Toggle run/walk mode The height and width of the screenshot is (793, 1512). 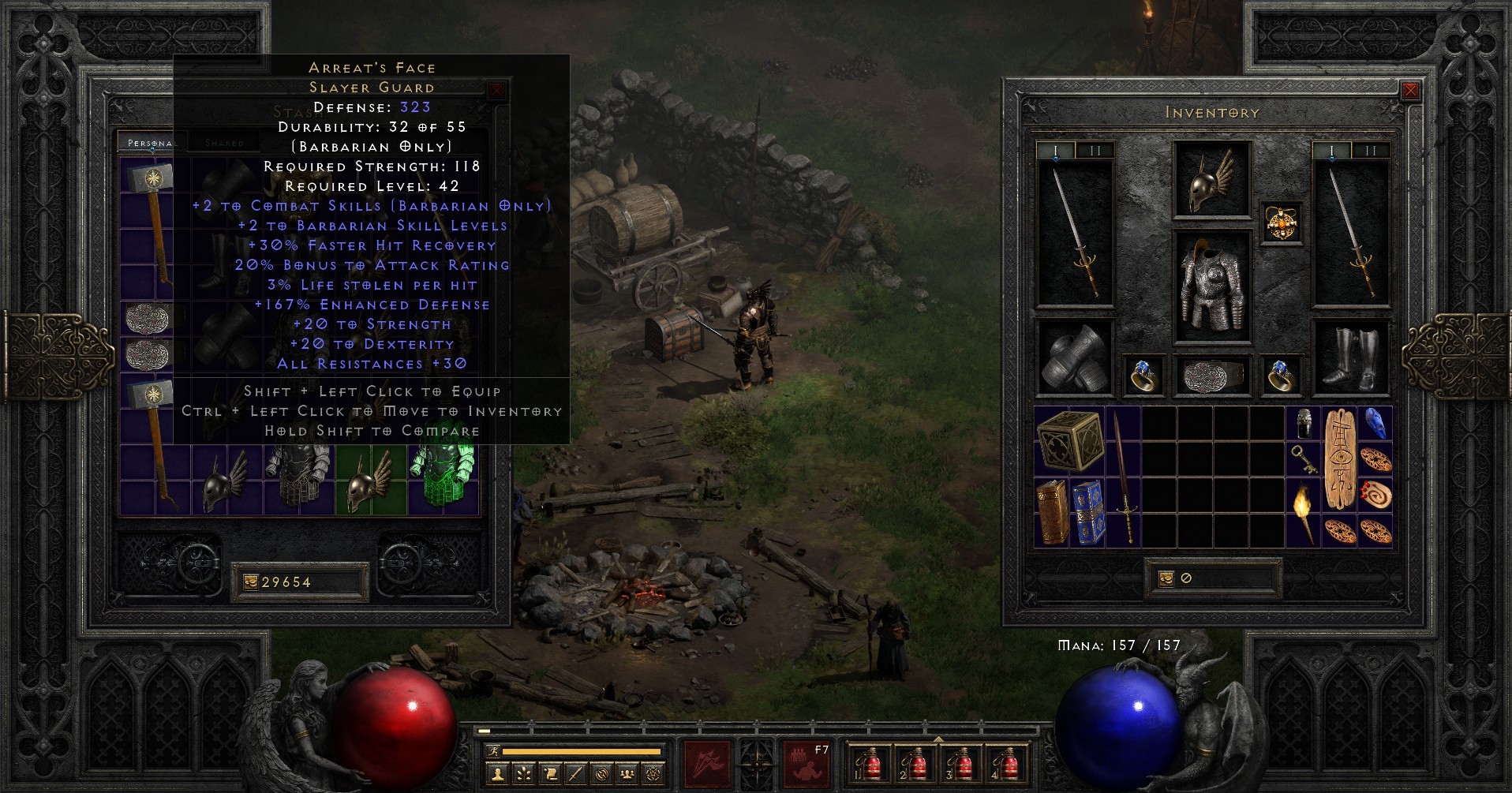coord(492,750)
